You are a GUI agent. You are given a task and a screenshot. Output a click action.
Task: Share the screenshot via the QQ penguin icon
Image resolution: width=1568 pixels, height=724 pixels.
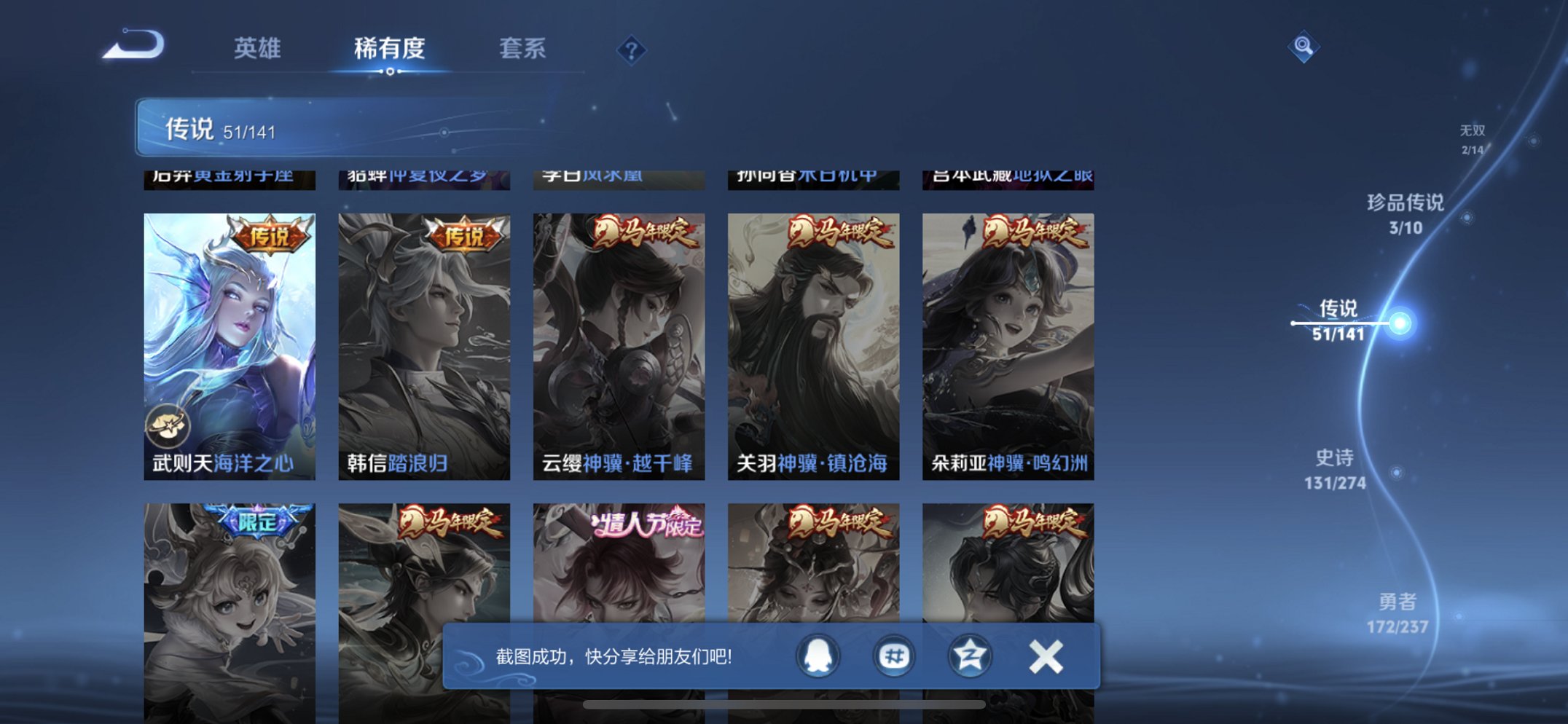[818, 656]
